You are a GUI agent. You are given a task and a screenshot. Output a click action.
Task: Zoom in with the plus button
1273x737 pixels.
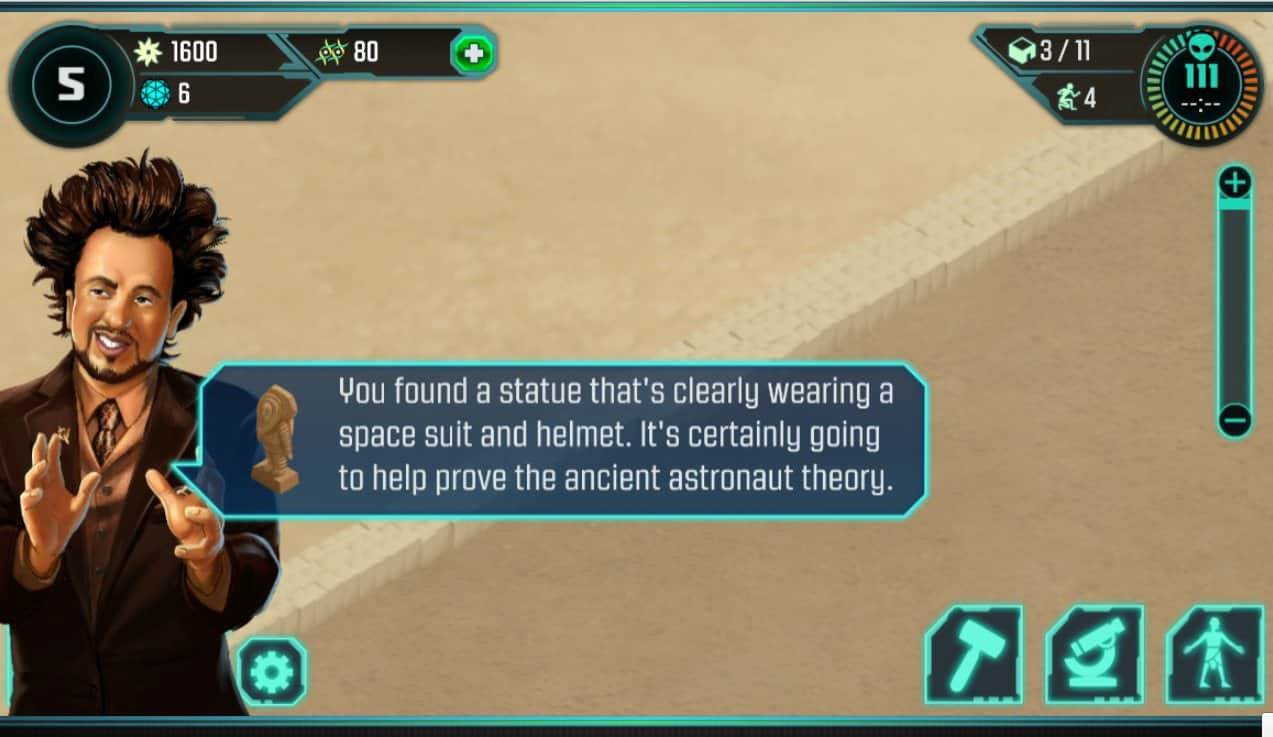click(1236, 183)
